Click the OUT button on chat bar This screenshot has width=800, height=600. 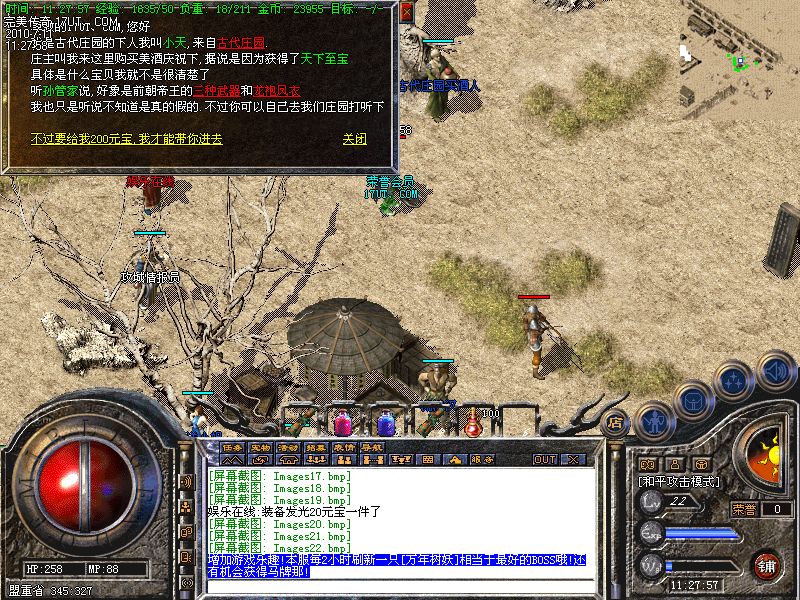(x=544, y=460)
